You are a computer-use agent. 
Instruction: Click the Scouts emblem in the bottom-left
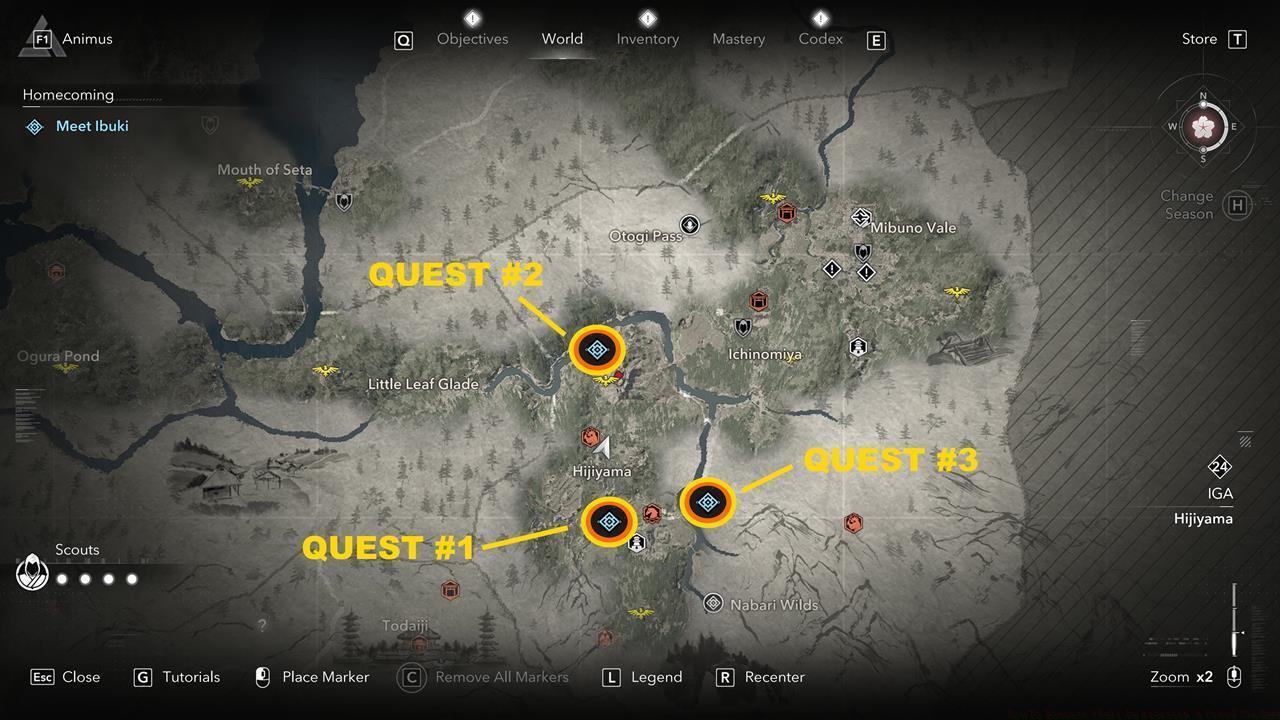click(32, 572)
